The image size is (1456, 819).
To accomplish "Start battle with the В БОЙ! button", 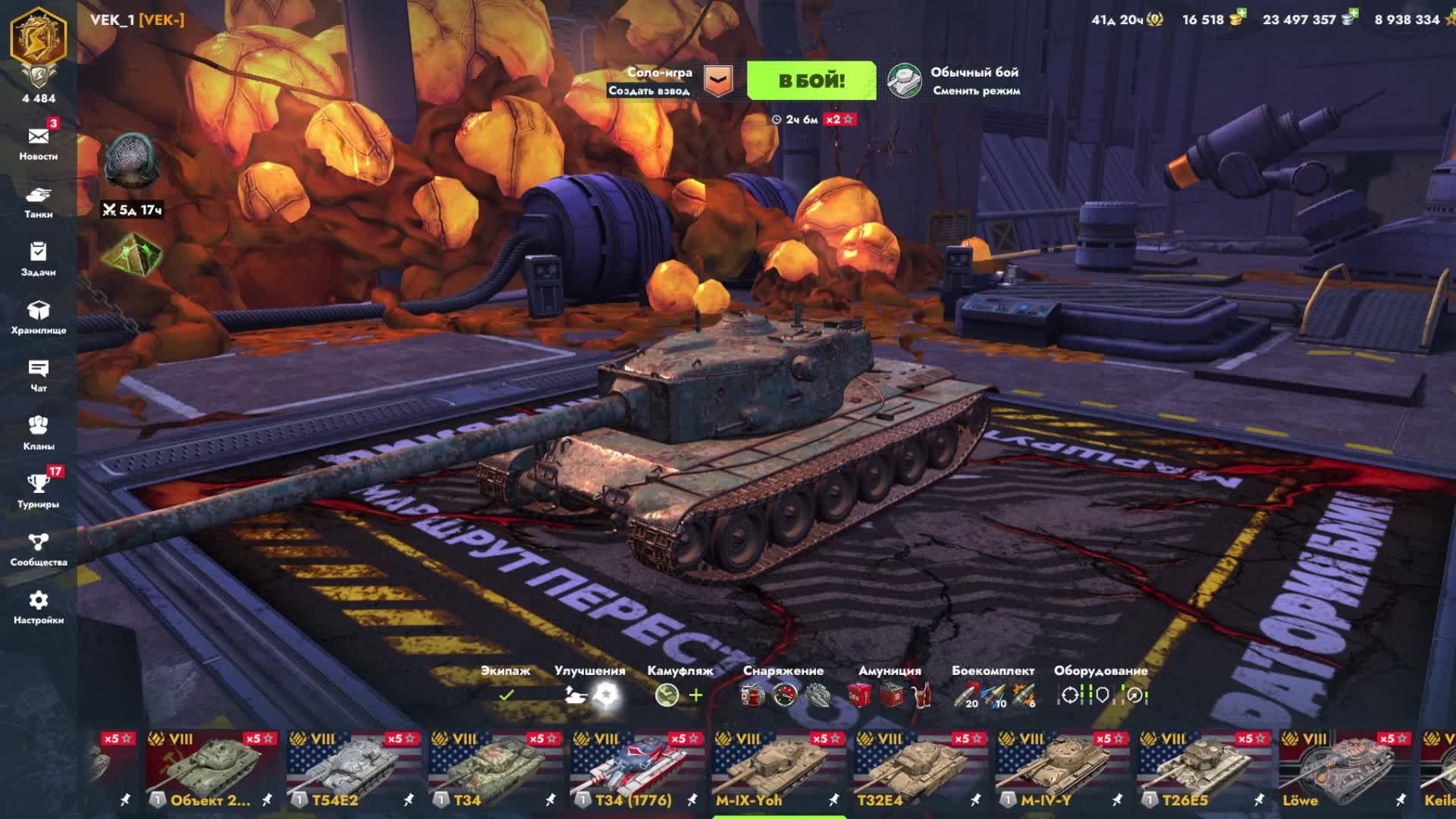I will [811, 81].
